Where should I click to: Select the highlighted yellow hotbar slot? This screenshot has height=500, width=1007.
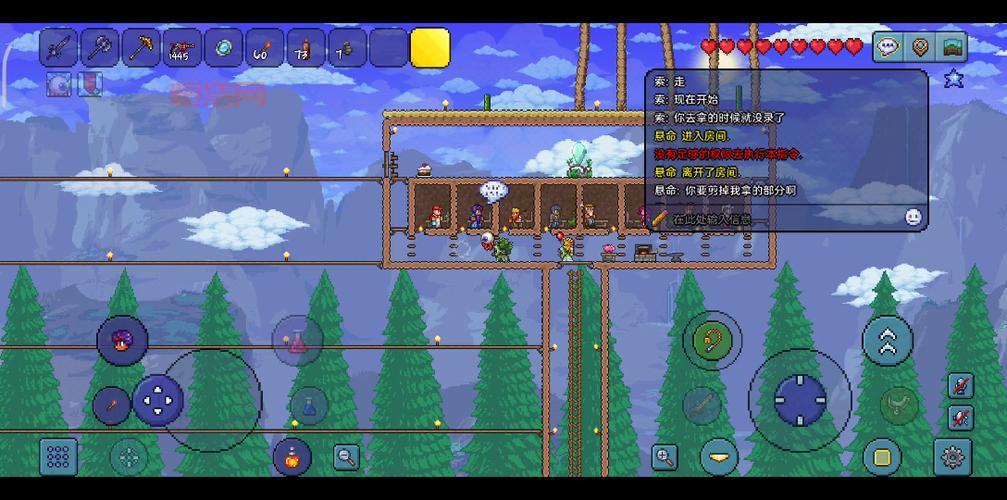tap(430, 48)
